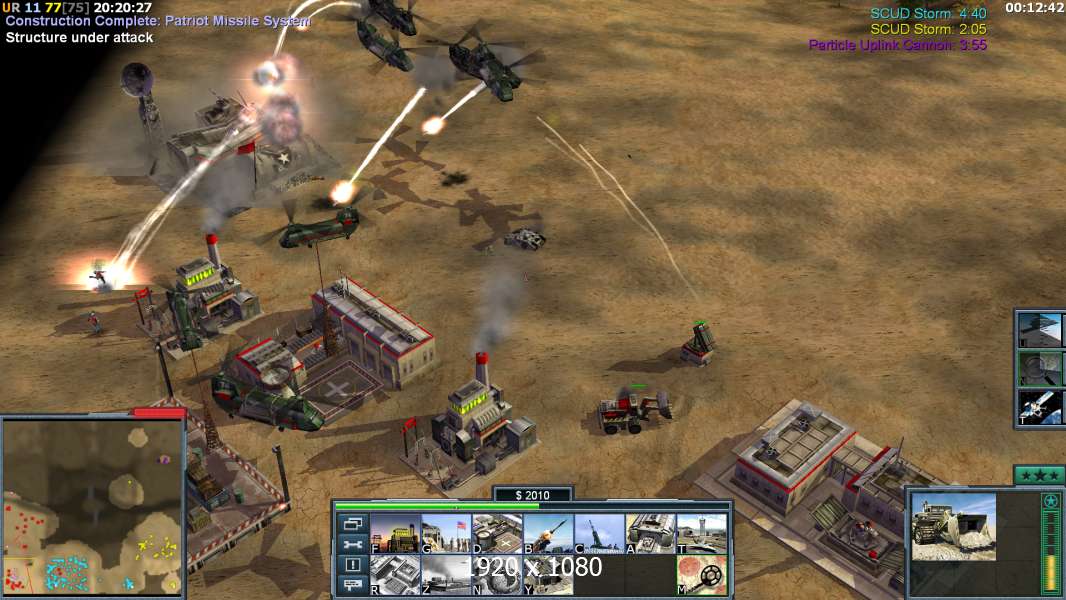This screenshot has width=1066, height=600.
Task: Click the overlapping windows button
Action: click(352, 523)
